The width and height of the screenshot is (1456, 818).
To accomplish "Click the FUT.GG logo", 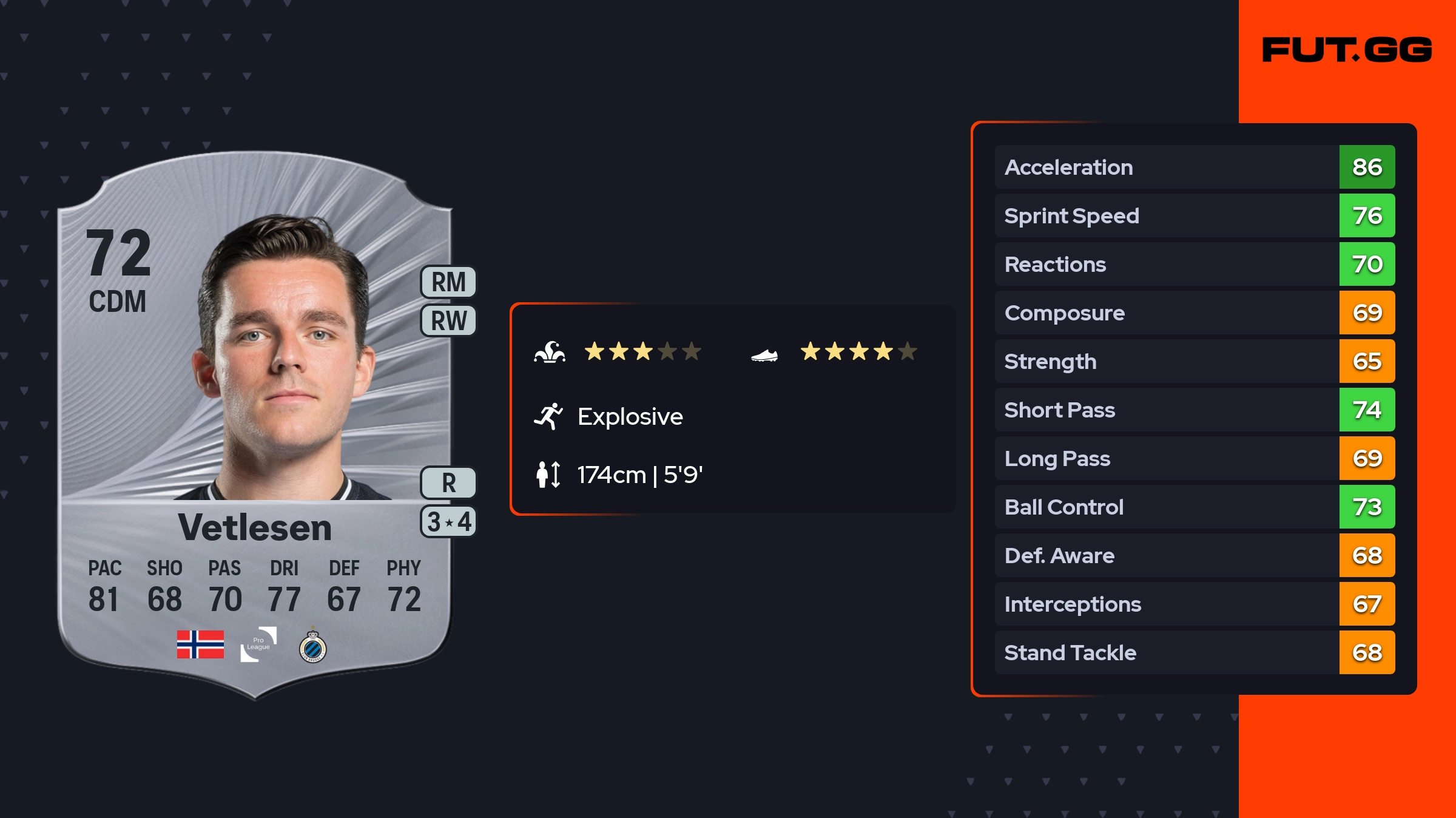I will click(x=1347, y=50).
